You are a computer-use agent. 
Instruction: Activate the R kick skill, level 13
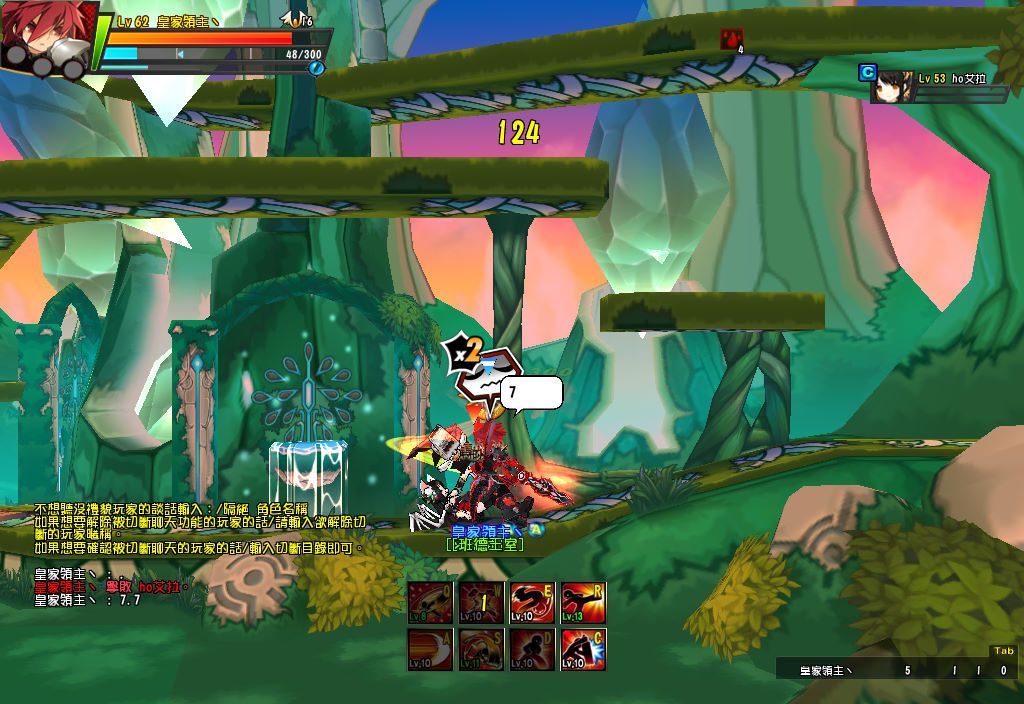click(584, 603)
